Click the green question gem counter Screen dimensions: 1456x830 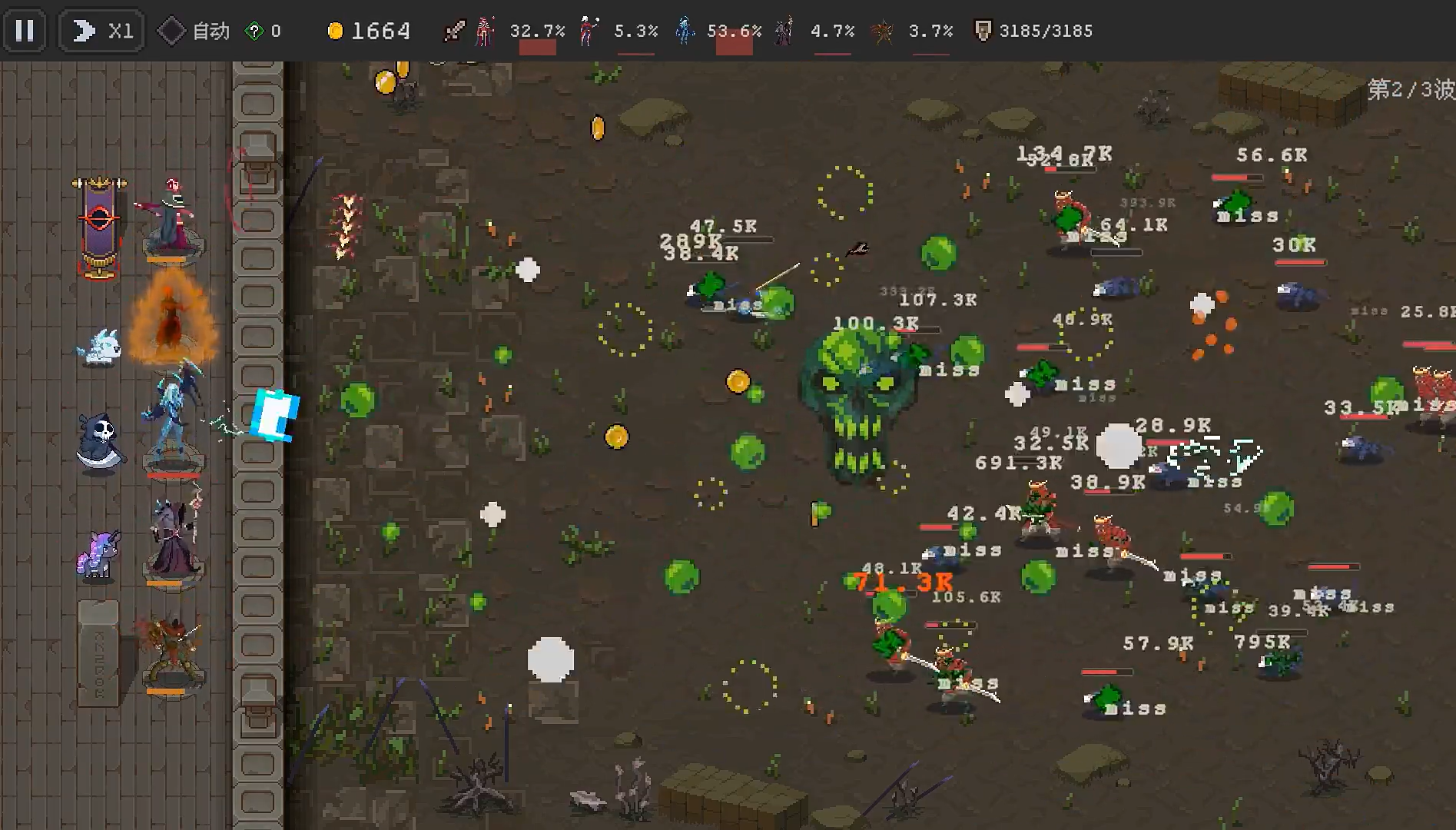[254, 31]
